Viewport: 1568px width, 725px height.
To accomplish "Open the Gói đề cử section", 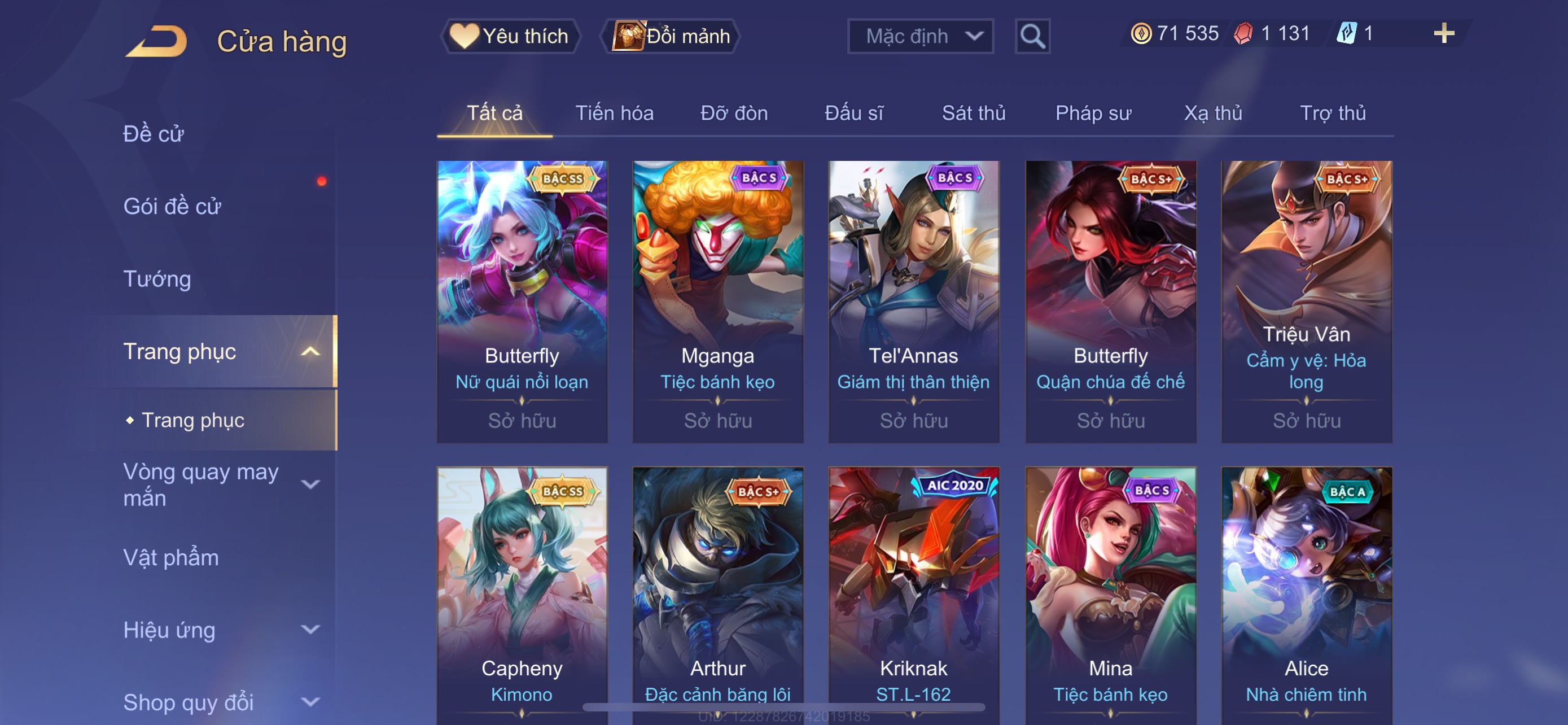I will [172, 206].
